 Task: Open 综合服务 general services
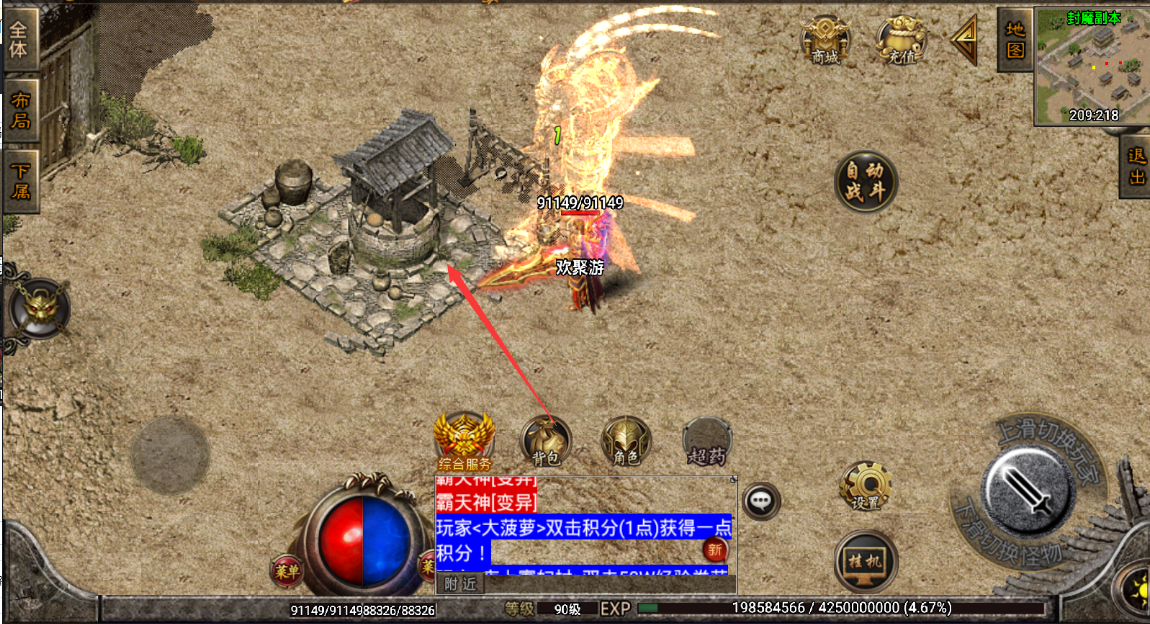(x=465, y=441)
